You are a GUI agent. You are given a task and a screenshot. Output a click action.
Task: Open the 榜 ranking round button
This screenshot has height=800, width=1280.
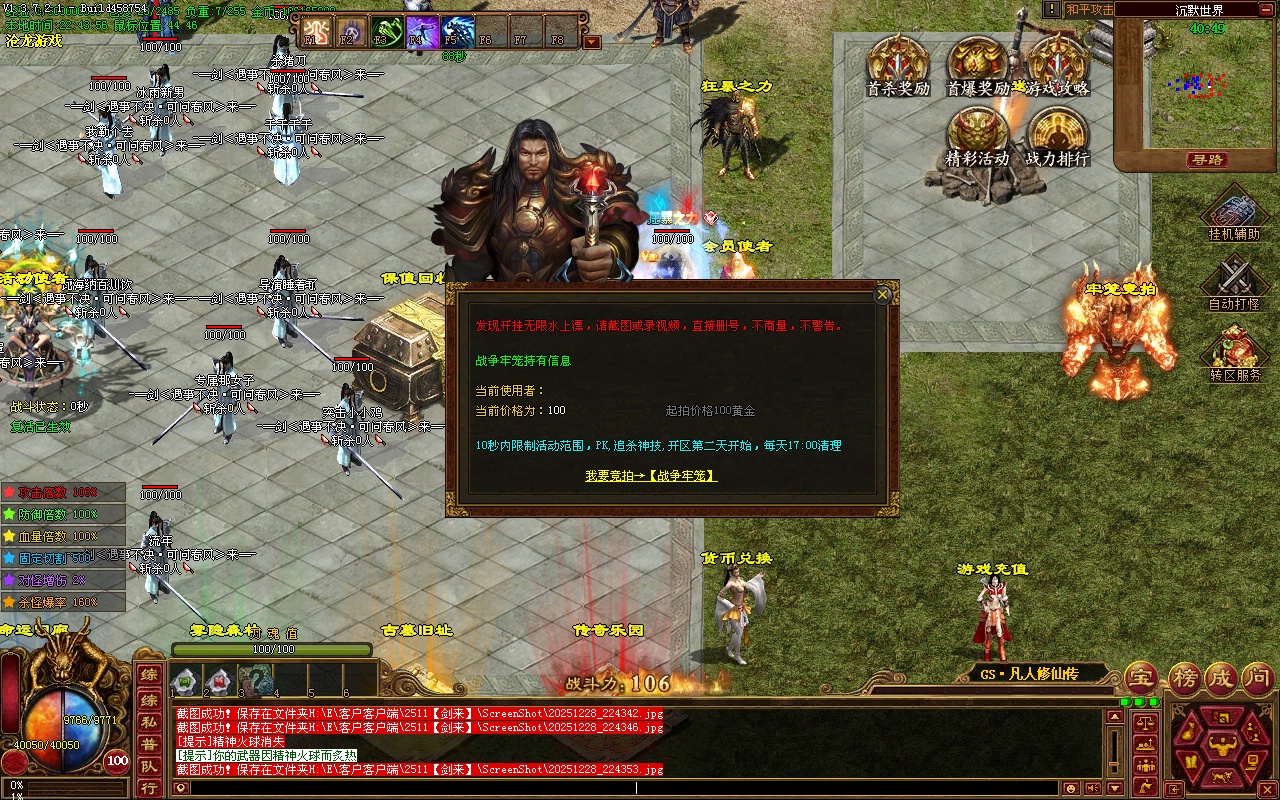click(x=1184, y=677)
